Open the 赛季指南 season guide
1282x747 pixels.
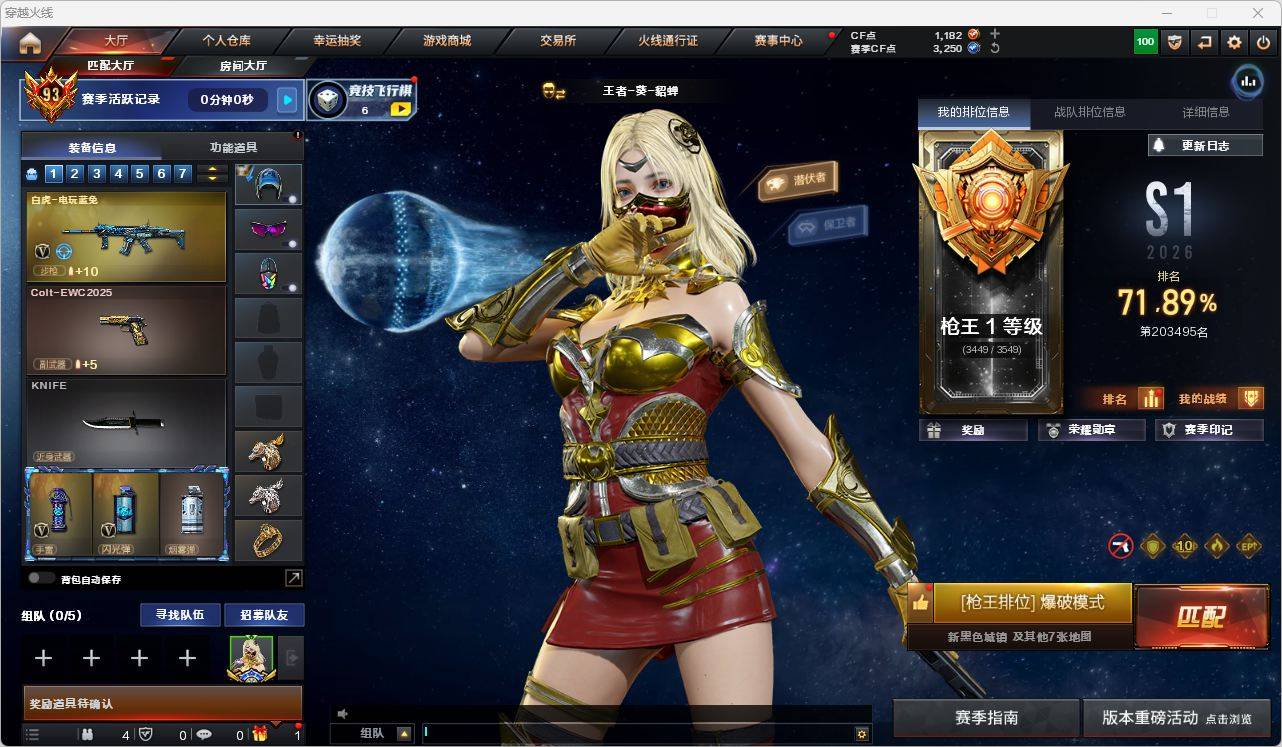[x=986, y=717]
